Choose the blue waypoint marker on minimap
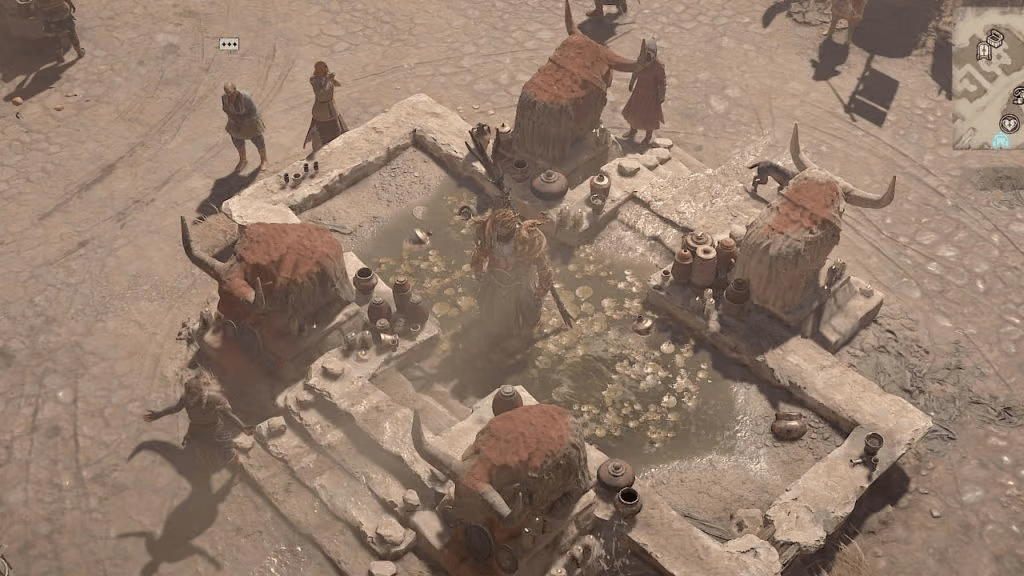1024x576 pixels. click(x=1001, y=139)
